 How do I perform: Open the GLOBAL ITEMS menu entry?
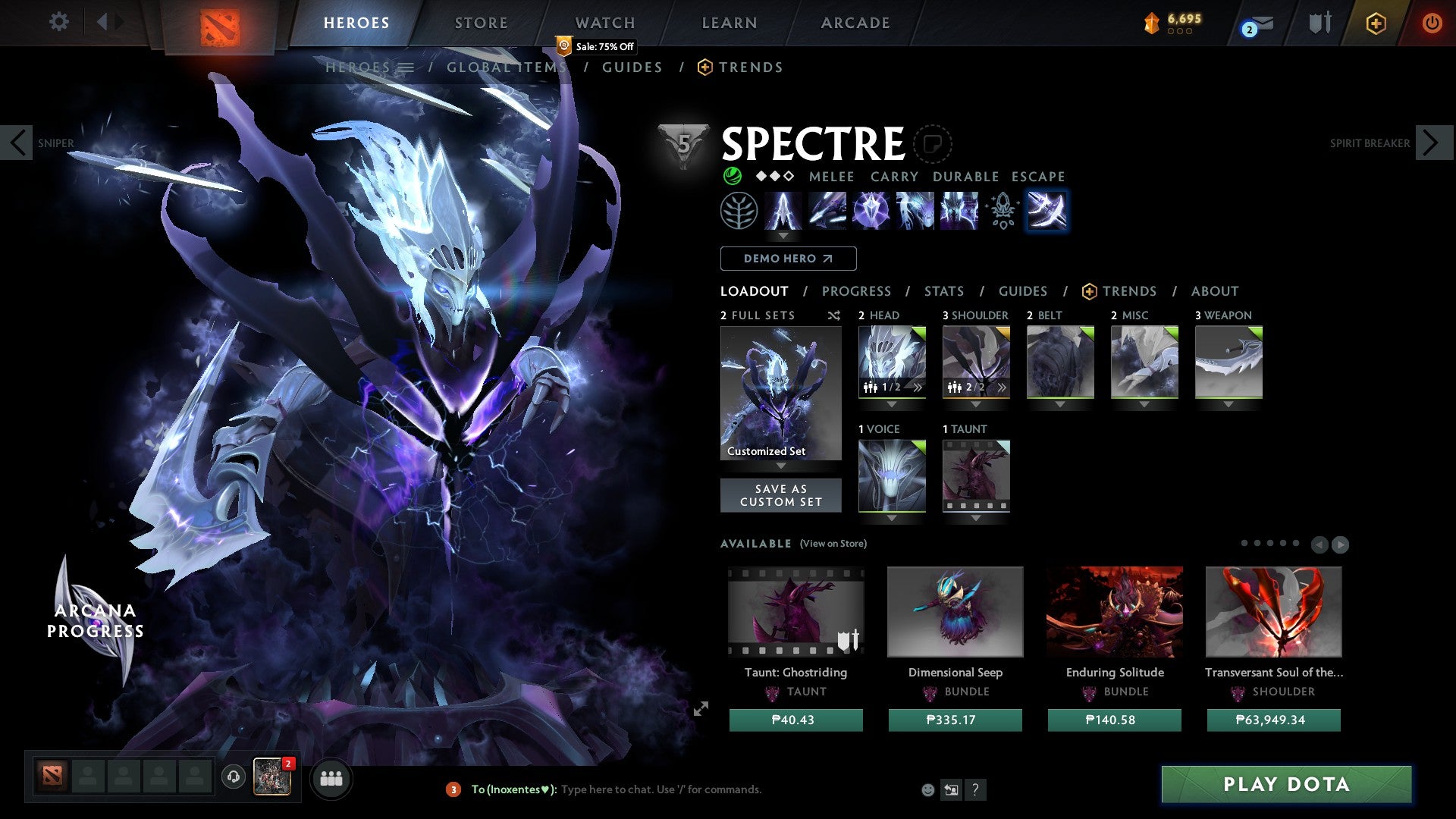tap(509, 67)
